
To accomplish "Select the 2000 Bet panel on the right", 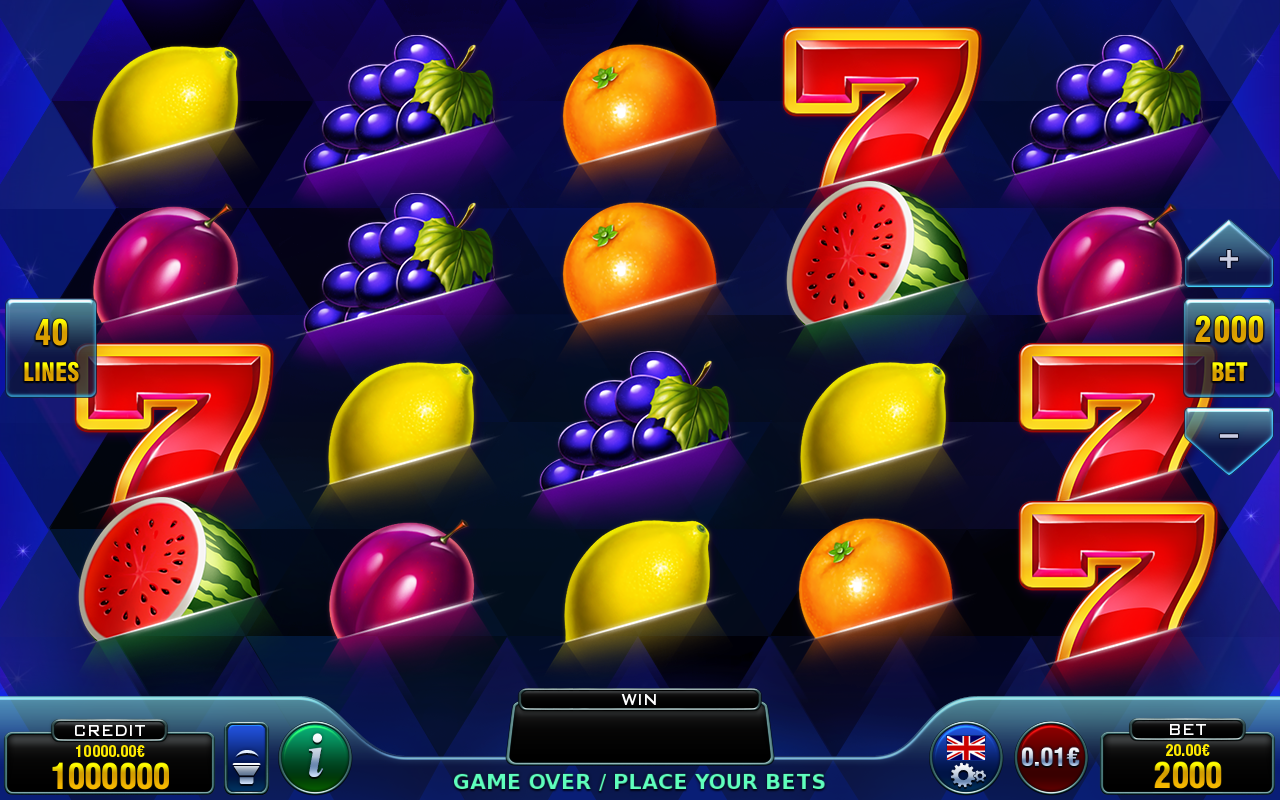I will 1228,348.
